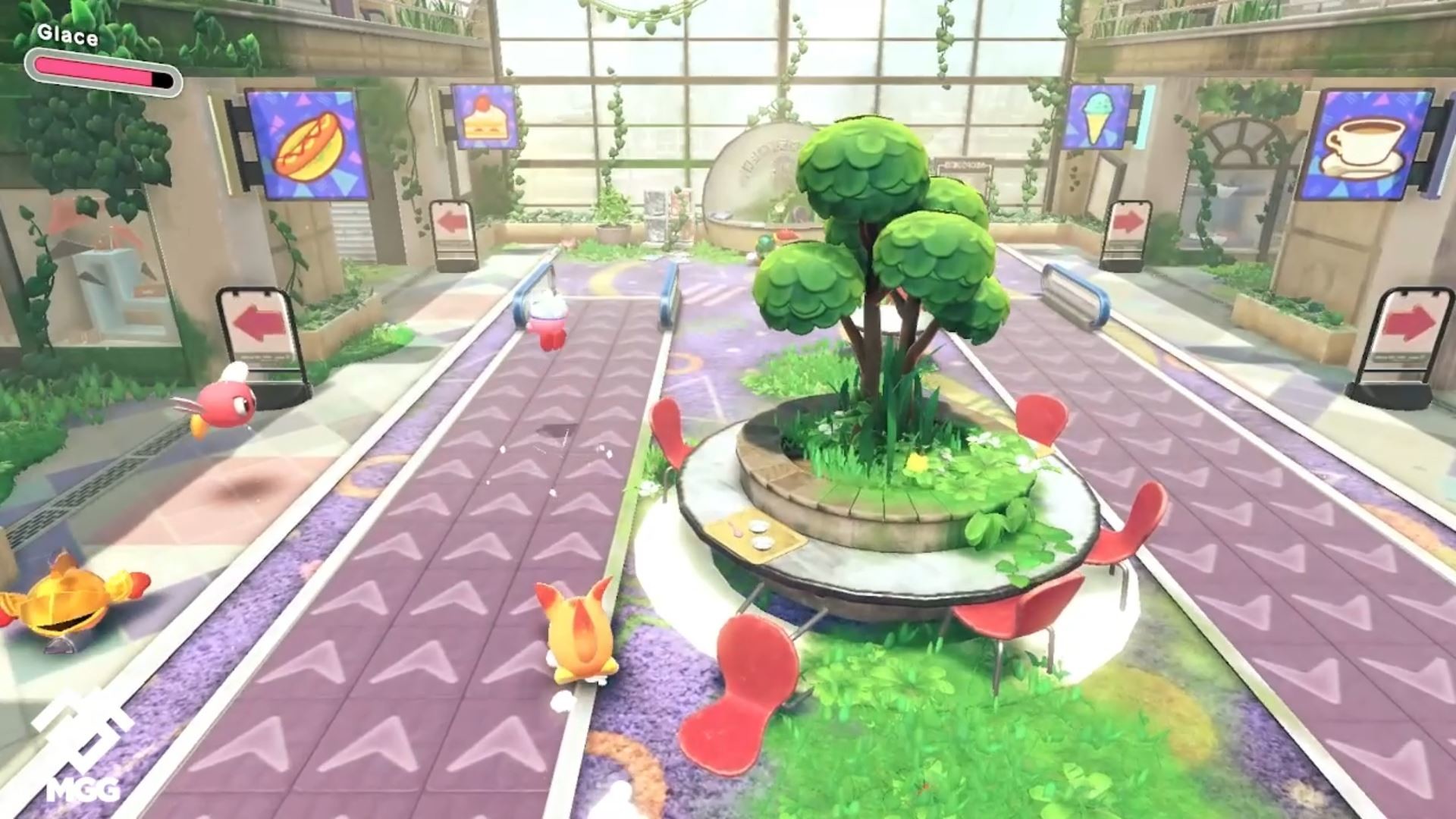Select the white enemy riding the escalator
The height and width of the screenshot is (819, 1456).
click(548, 321)
